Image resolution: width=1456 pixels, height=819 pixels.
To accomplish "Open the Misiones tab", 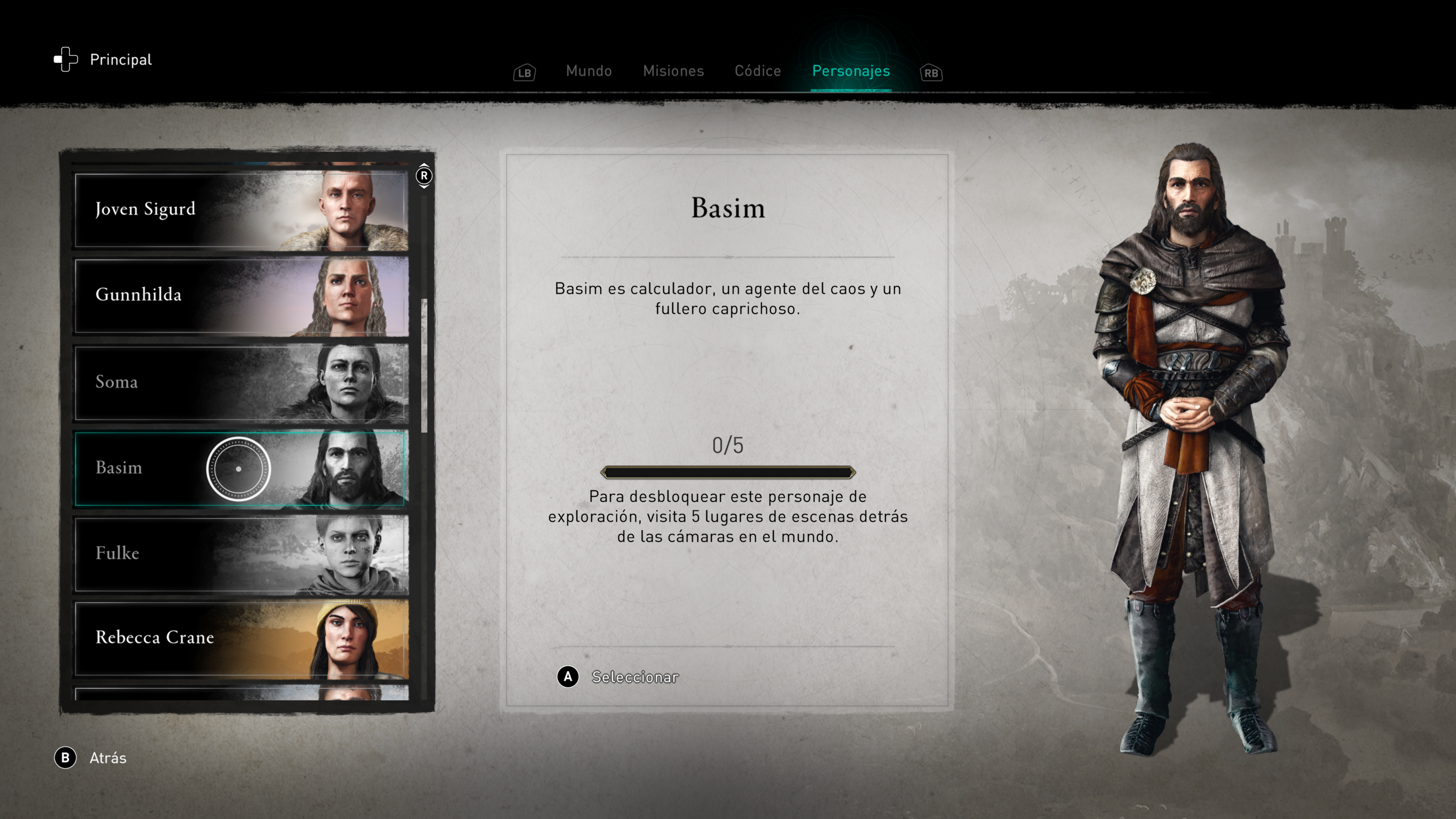I will click(x=673, y=71).
